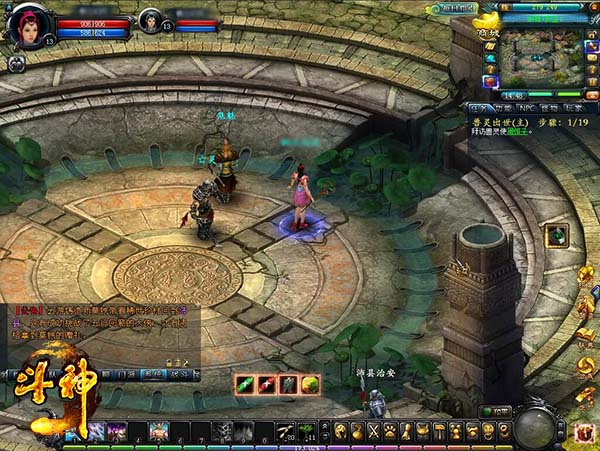Open the 功能 function tab
This screenshot has width=600, height=451.
point(500,106)
